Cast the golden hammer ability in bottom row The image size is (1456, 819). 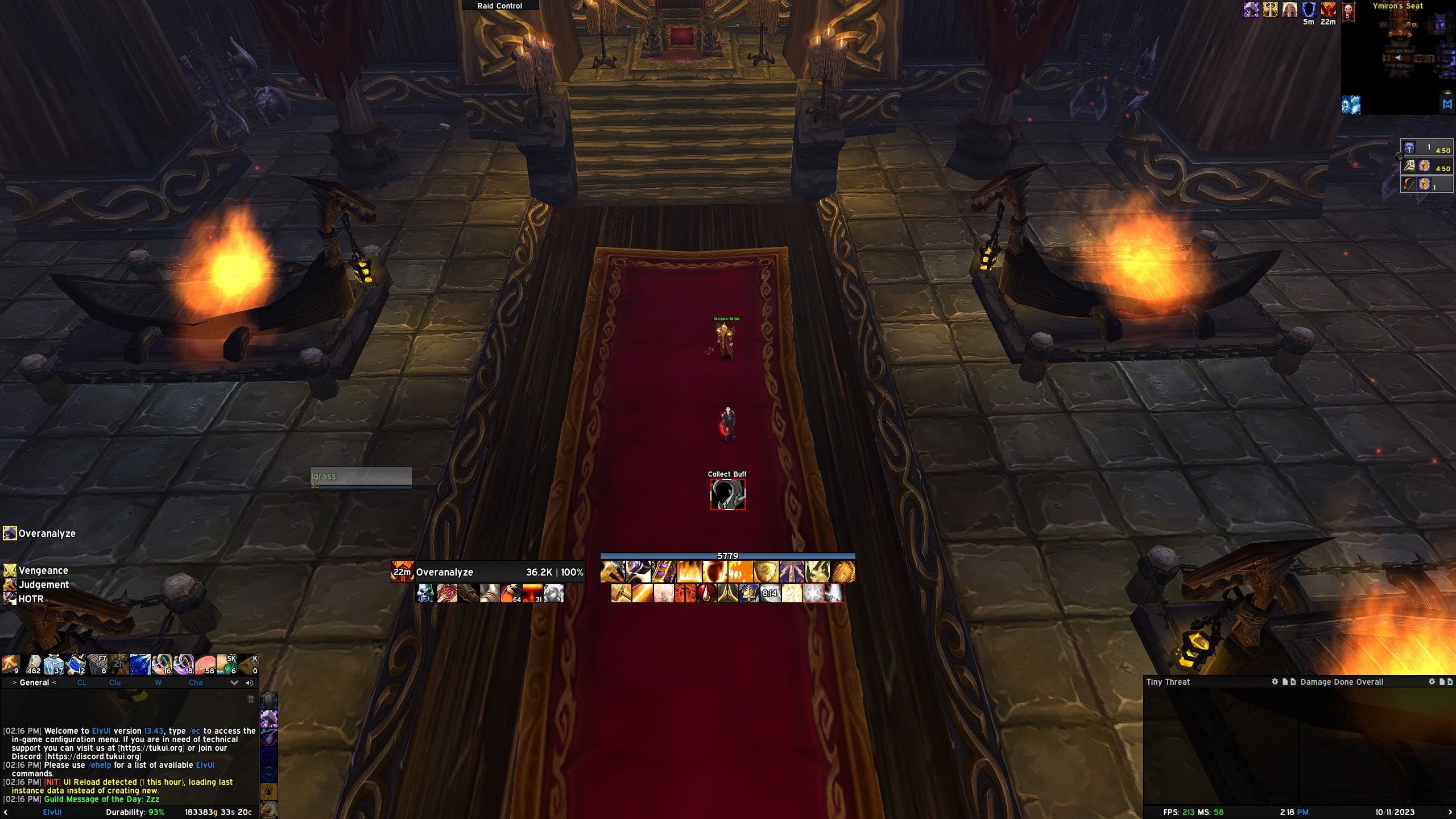[x=621, y=593]
